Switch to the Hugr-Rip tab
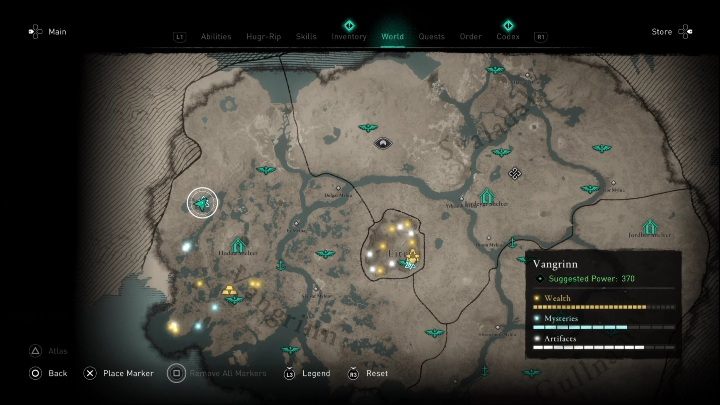The image size is (720, 405). (264, 37)
